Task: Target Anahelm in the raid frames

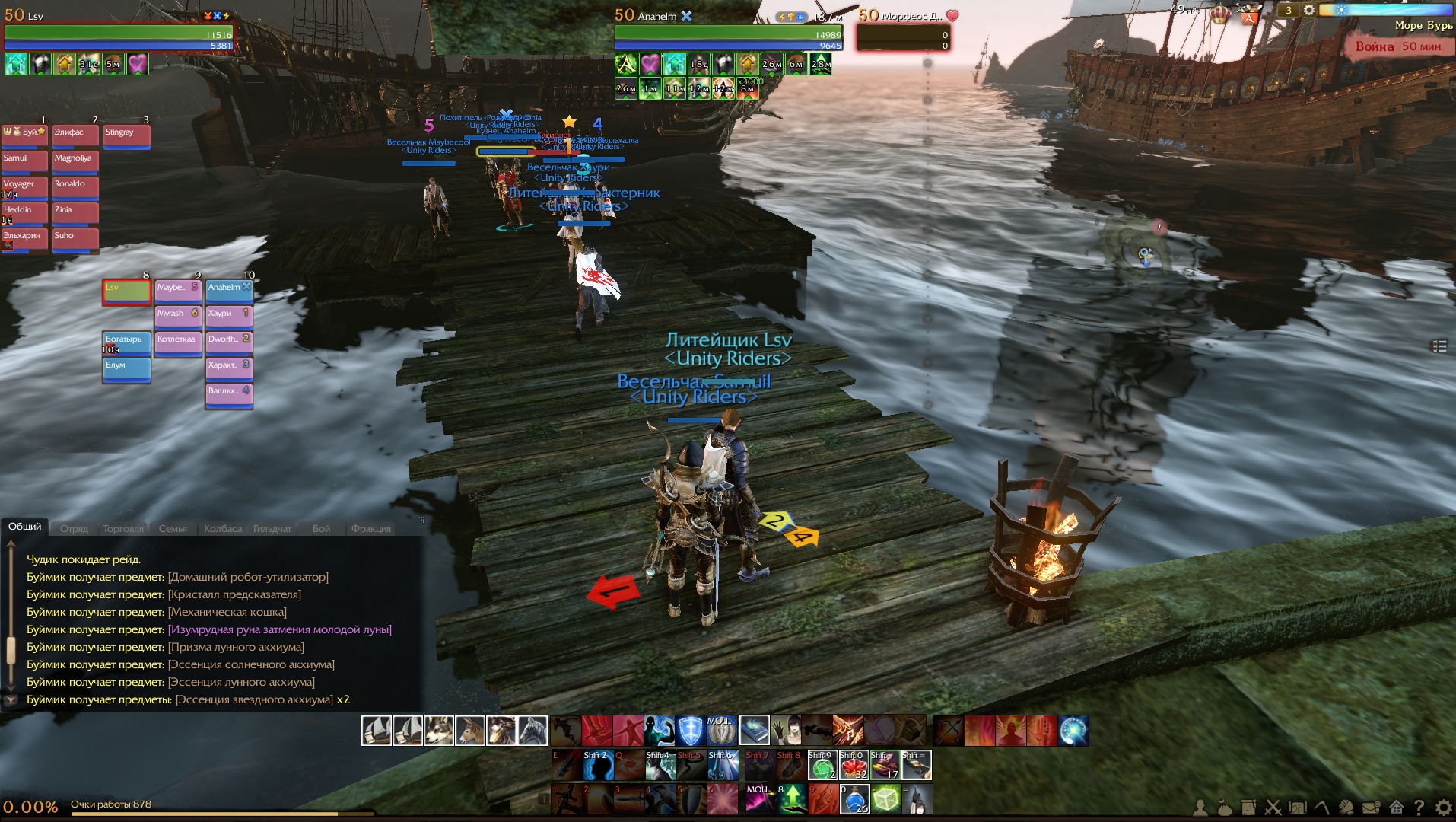Action: pos(229,291)
